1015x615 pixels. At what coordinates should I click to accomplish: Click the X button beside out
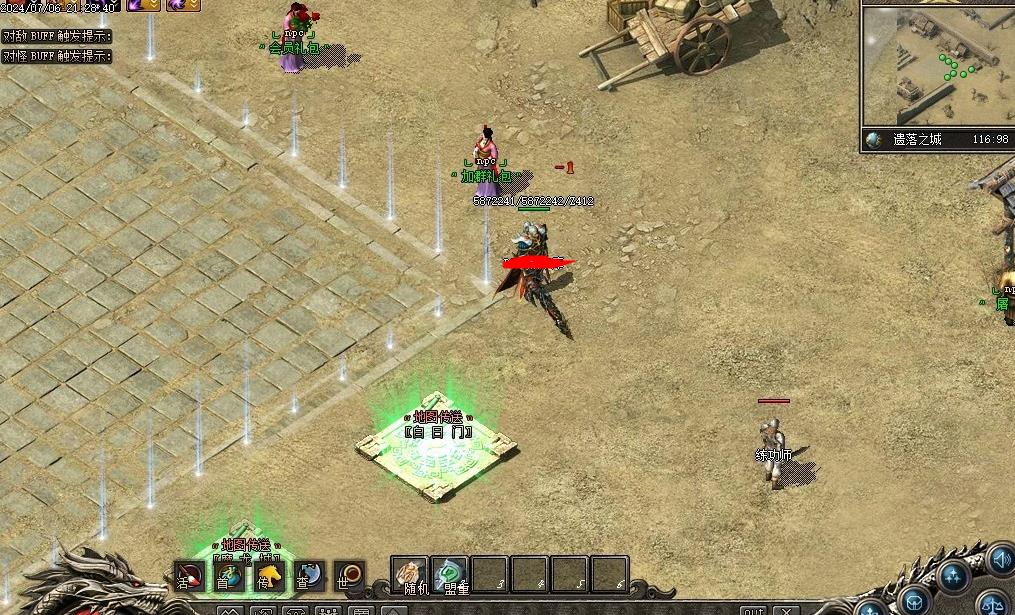click(x=787, y=610)
